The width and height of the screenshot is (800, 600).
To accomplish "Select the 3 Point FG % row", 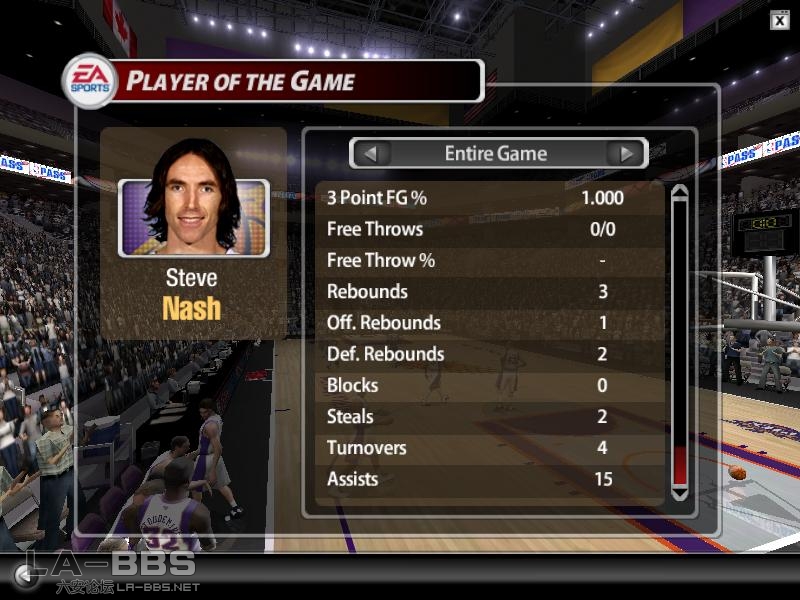I will (x=490, y=198).
